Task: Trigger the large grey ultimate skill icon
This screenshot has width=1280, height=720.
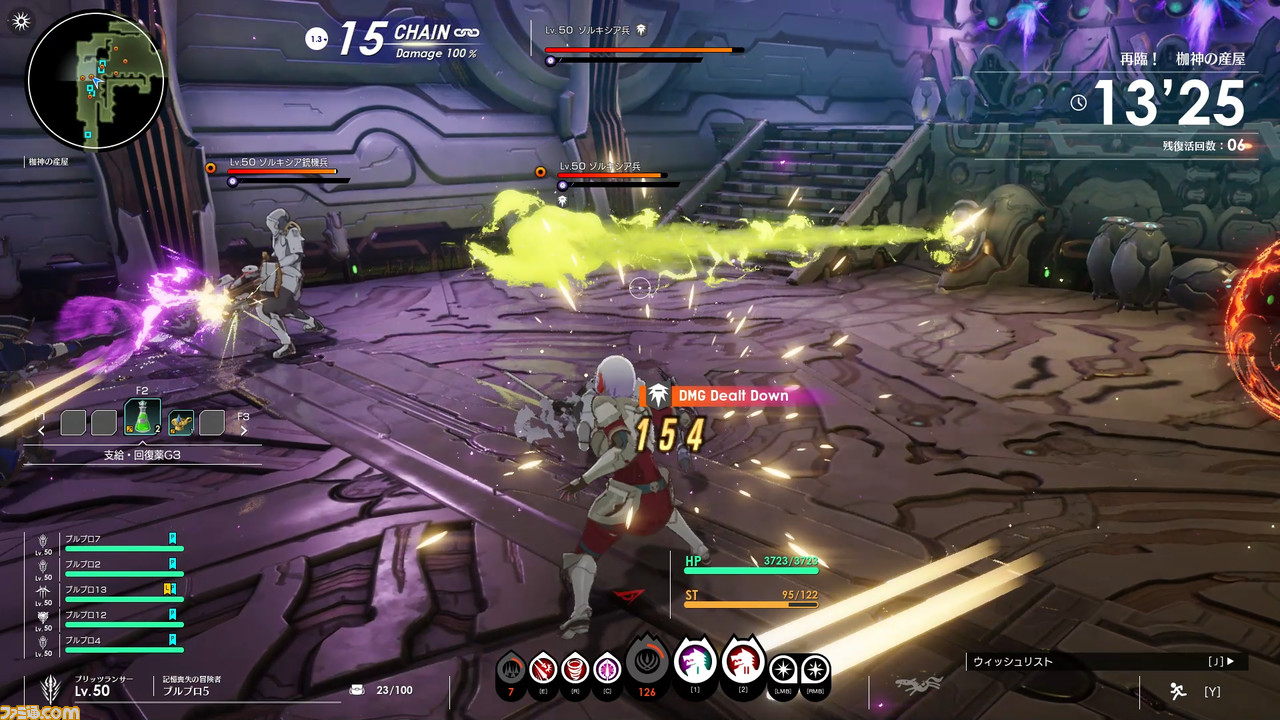Action: click(647, 662)
